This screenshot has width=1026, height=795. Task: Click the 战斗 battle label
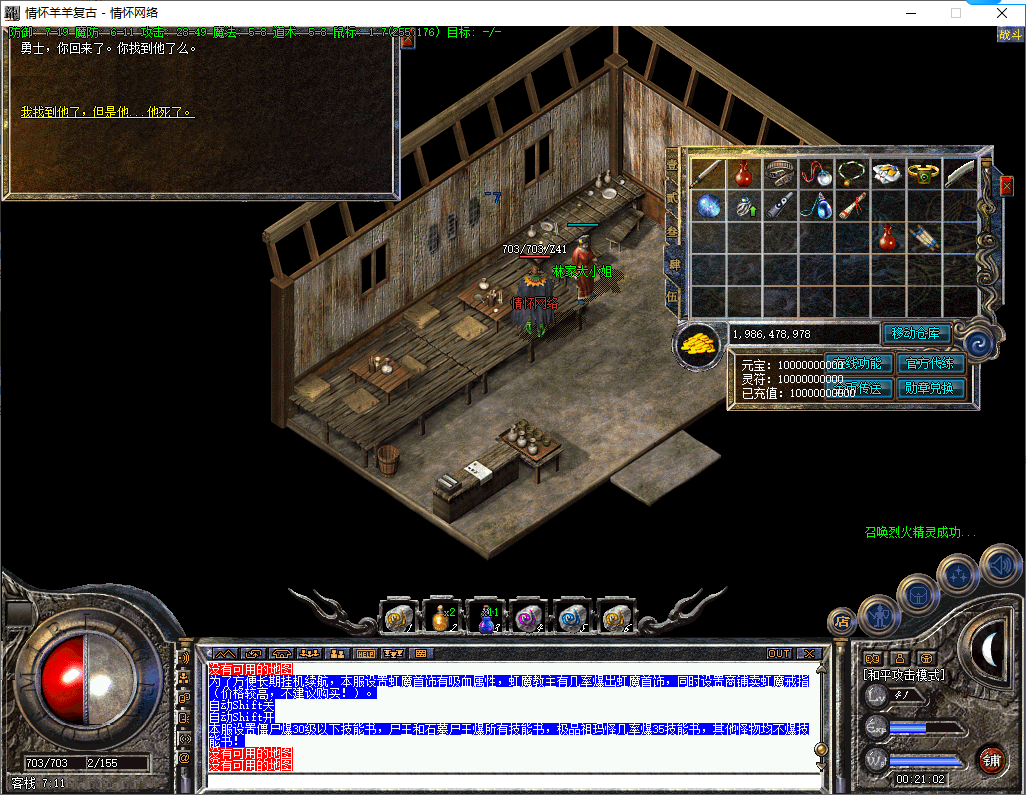pyautogui.click(x=1009, y=34)
